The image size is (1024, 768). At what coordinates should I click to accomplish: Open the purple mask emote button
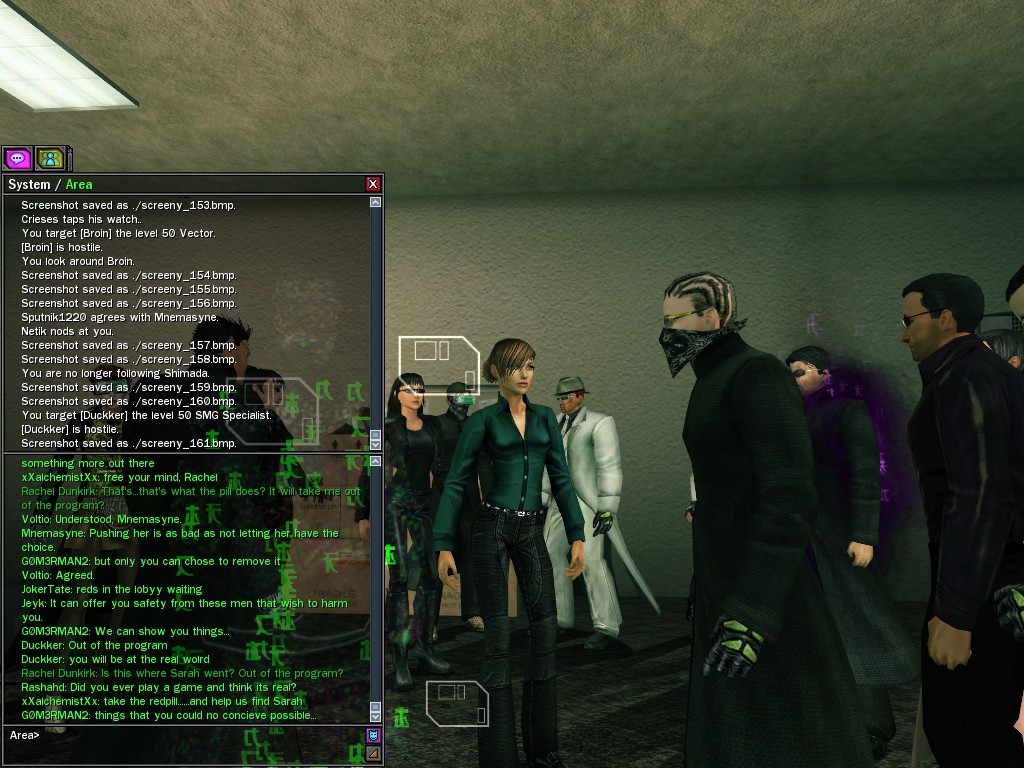point(373,736)
